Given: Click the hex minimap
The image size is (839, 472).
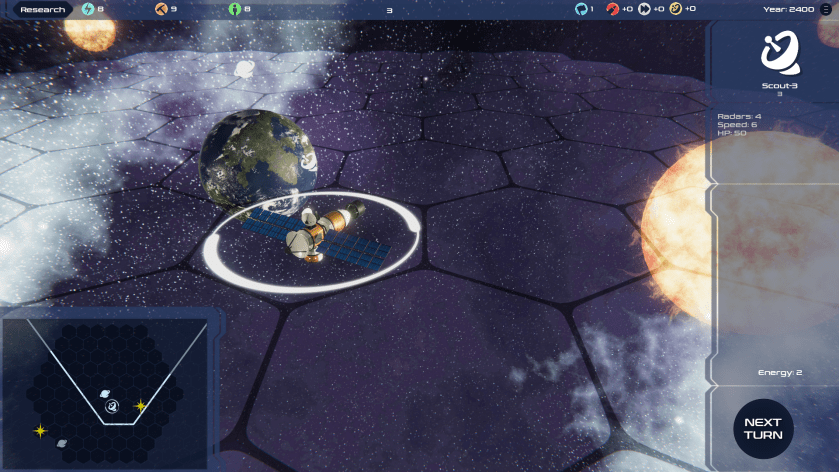Looking at the screenshot, I should [x=104, y=391].
